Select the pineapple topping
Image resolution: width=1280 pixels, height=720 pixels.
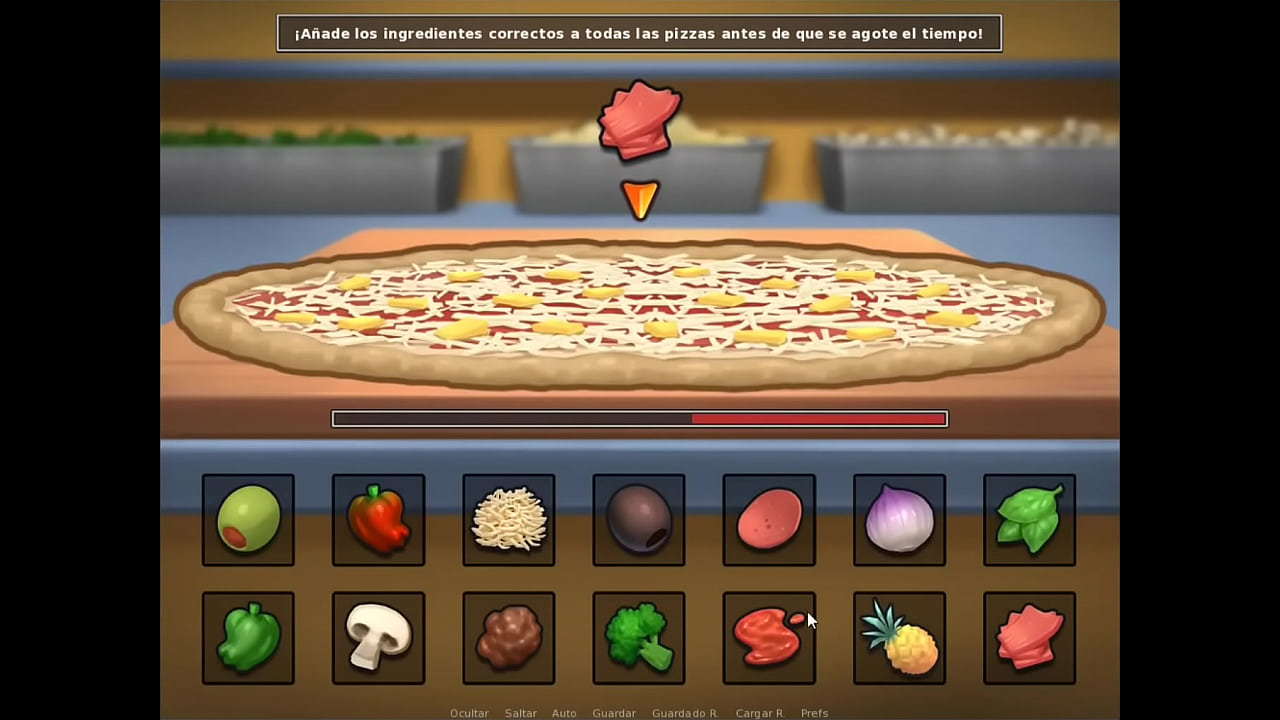pos(898,637)
